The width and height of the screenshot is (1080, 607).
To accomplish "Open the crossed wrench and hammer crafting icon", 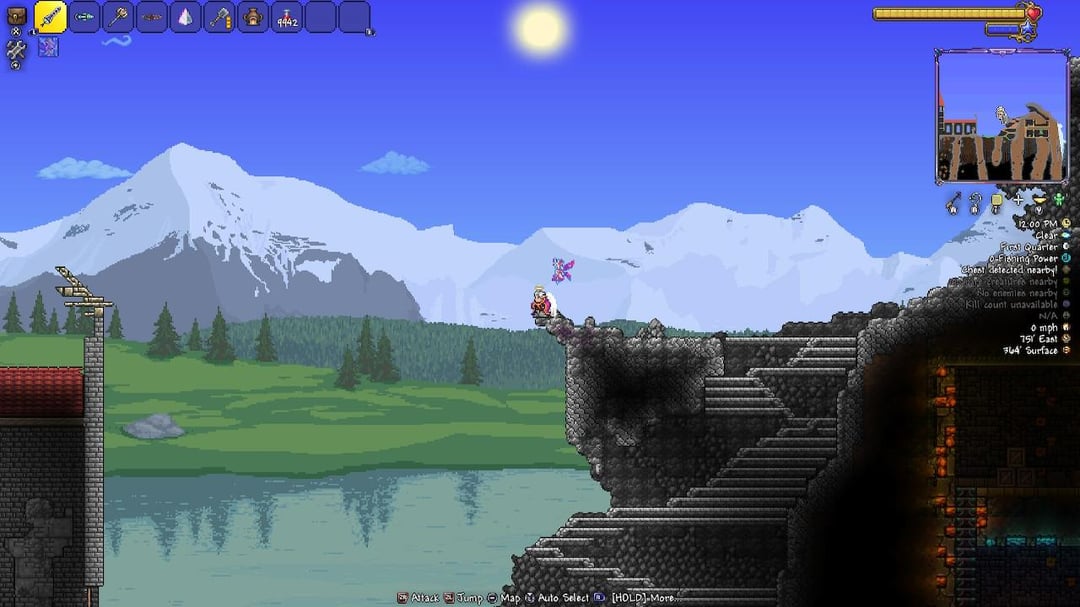I will click(x=16, y=47).
